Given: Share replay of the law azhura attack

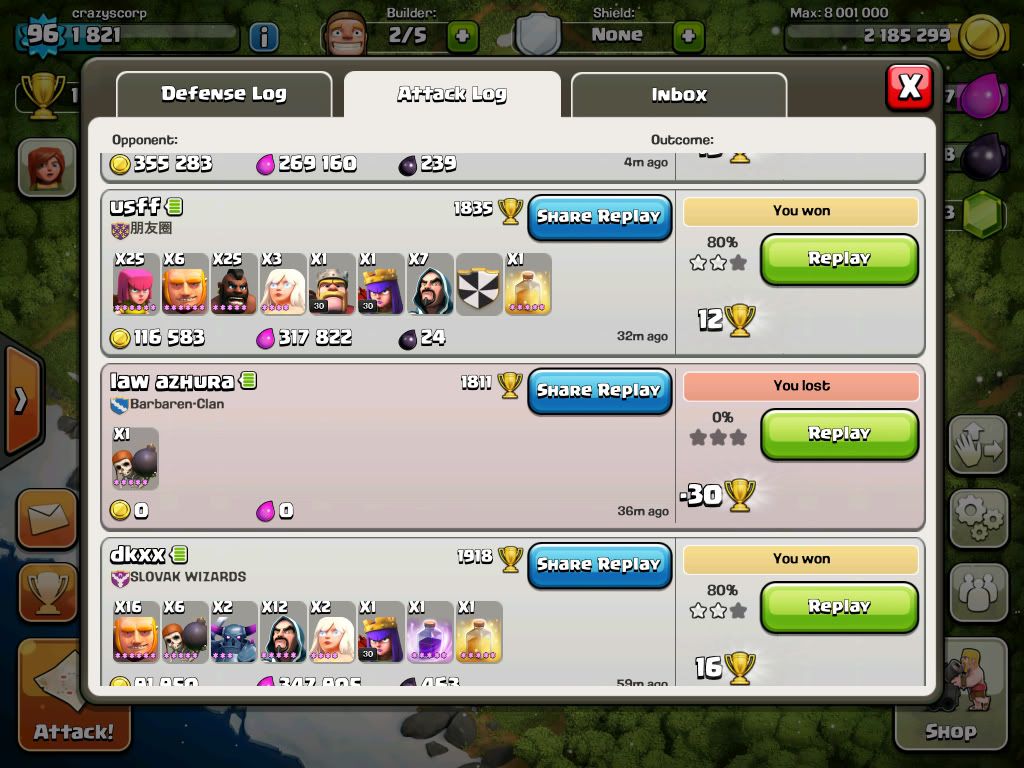Looking at the screenshot, I should [599, 391].
